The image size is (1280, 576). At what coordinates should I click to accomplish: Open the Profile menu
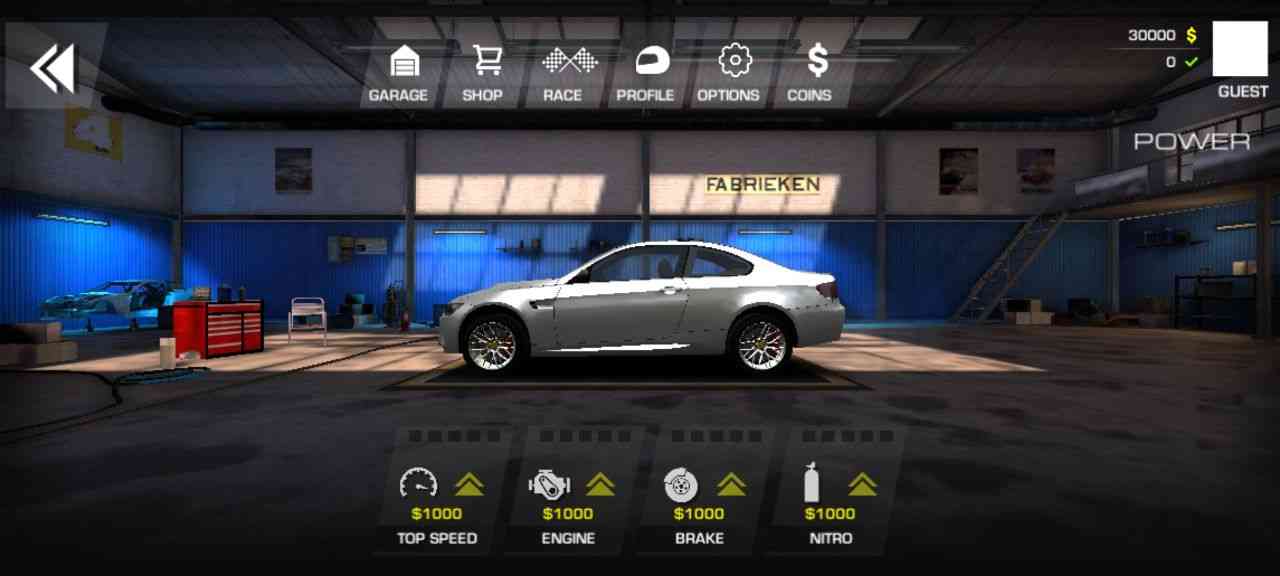pyautogui.click(x=646, y=74)
